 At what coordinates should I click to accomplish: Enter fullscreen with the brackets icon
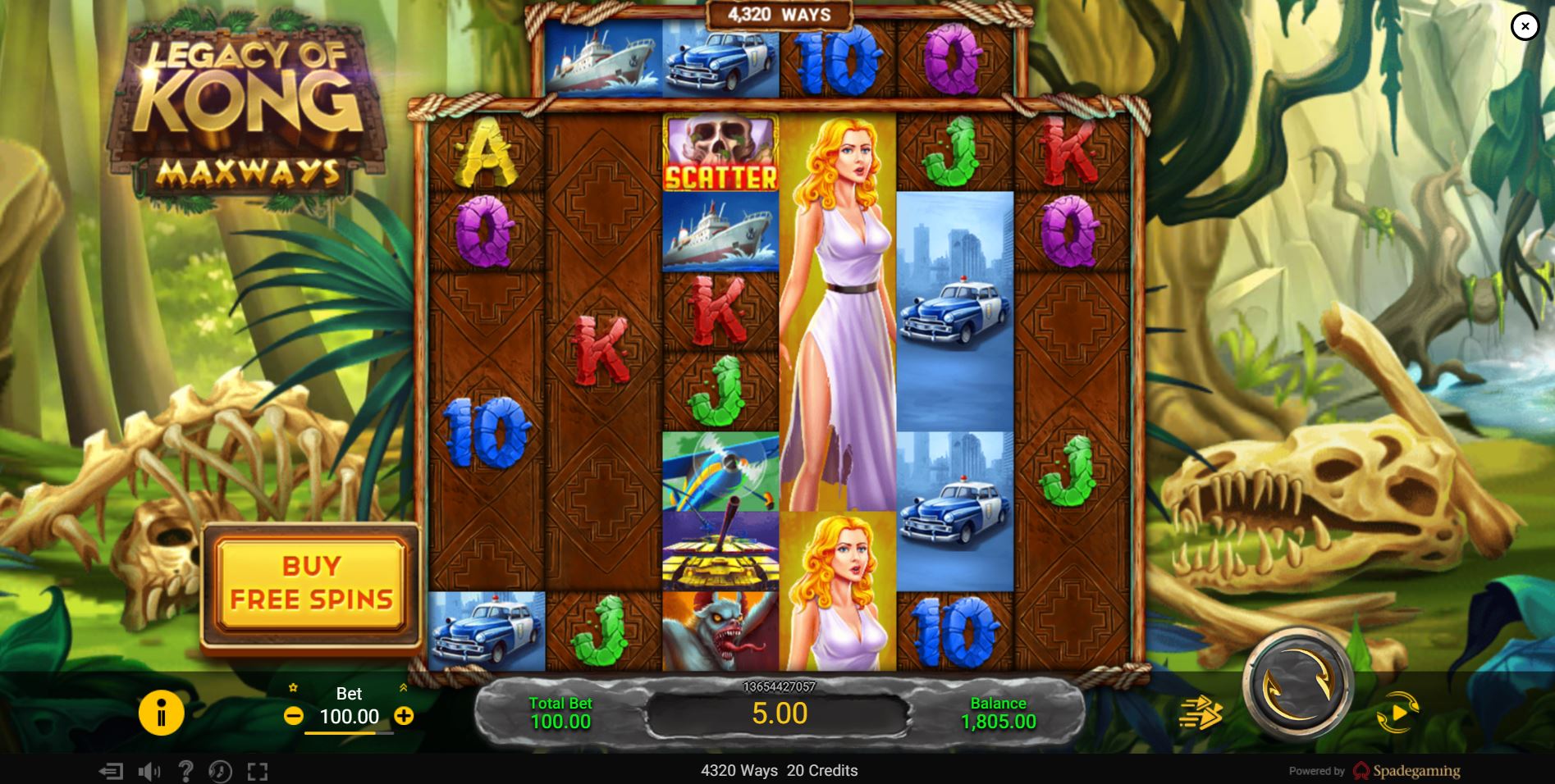pyautogui.click(x=257, y=771)
